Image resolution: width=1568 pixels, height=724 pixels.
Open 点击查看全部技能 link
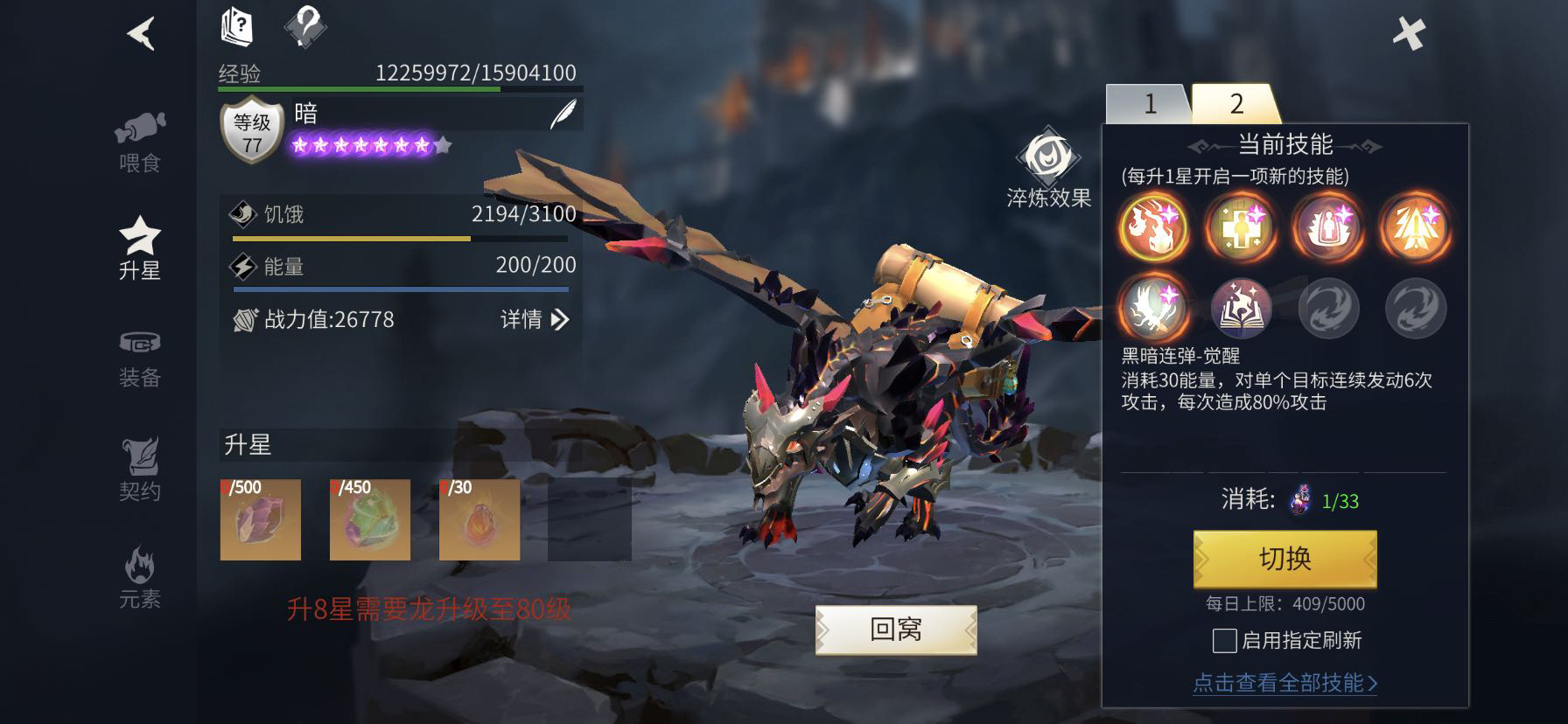1284,683
